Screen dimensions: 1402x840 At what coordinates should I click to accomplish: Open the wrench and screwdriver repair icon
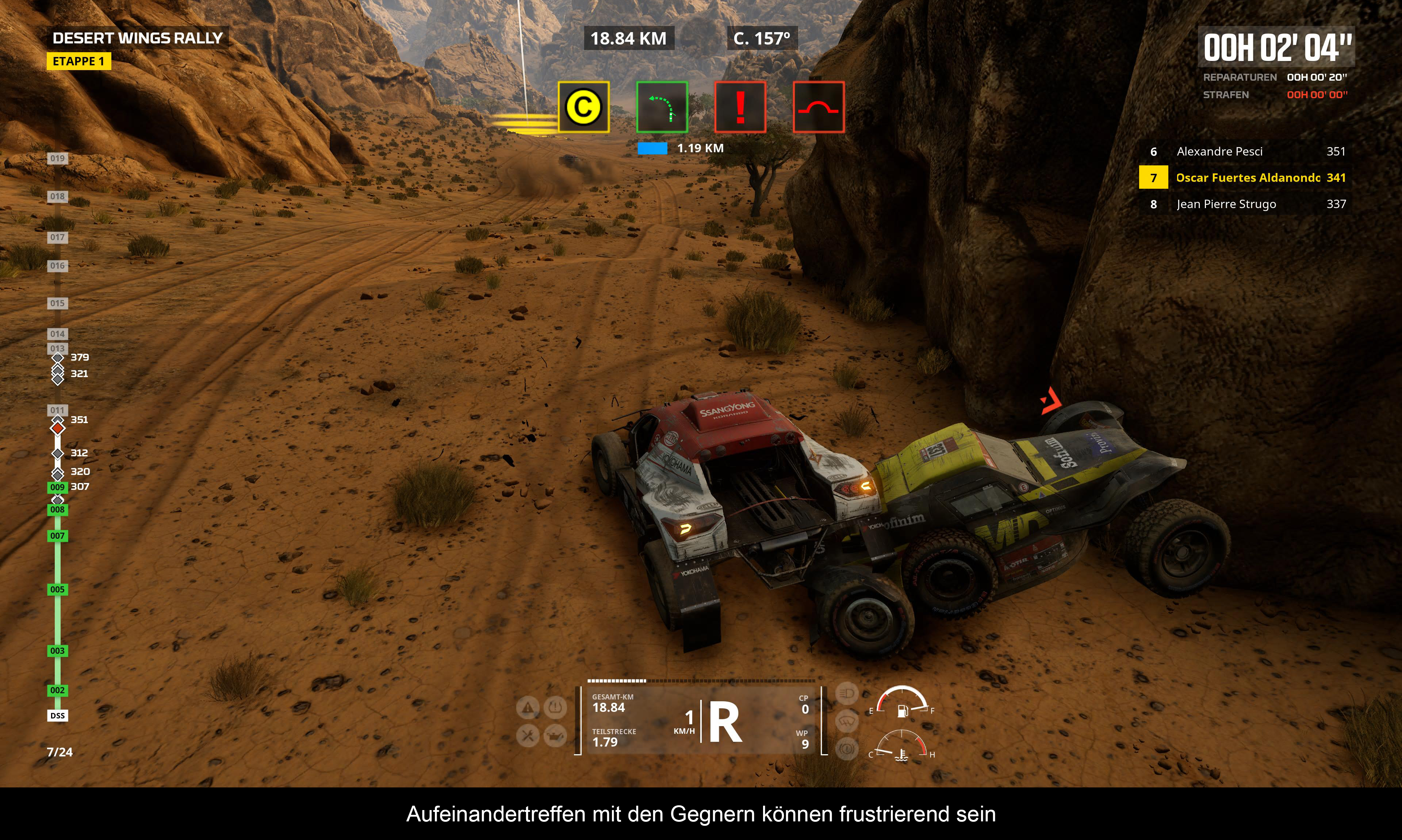528,736
